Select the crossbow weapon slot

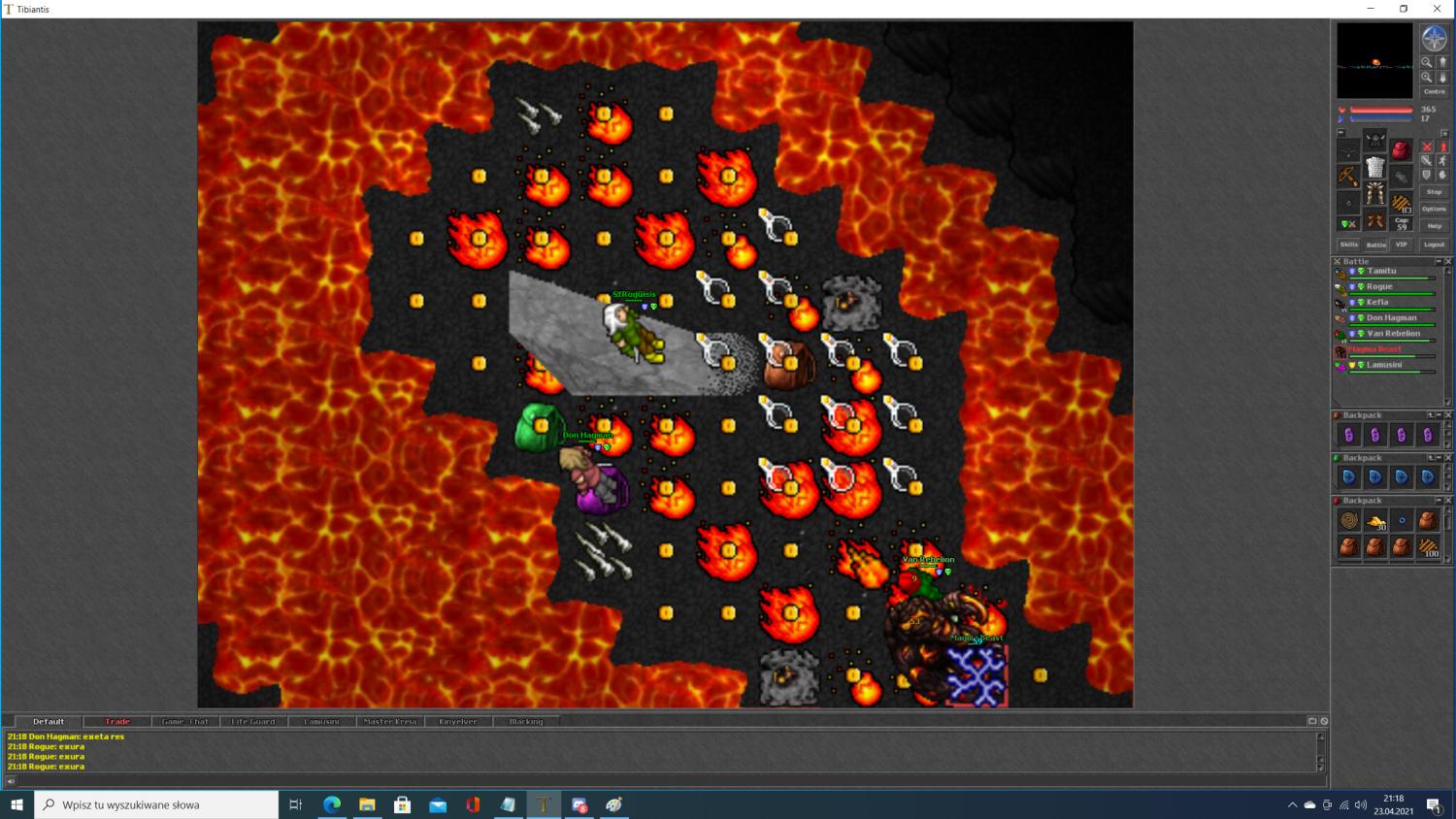(1348, 176)
